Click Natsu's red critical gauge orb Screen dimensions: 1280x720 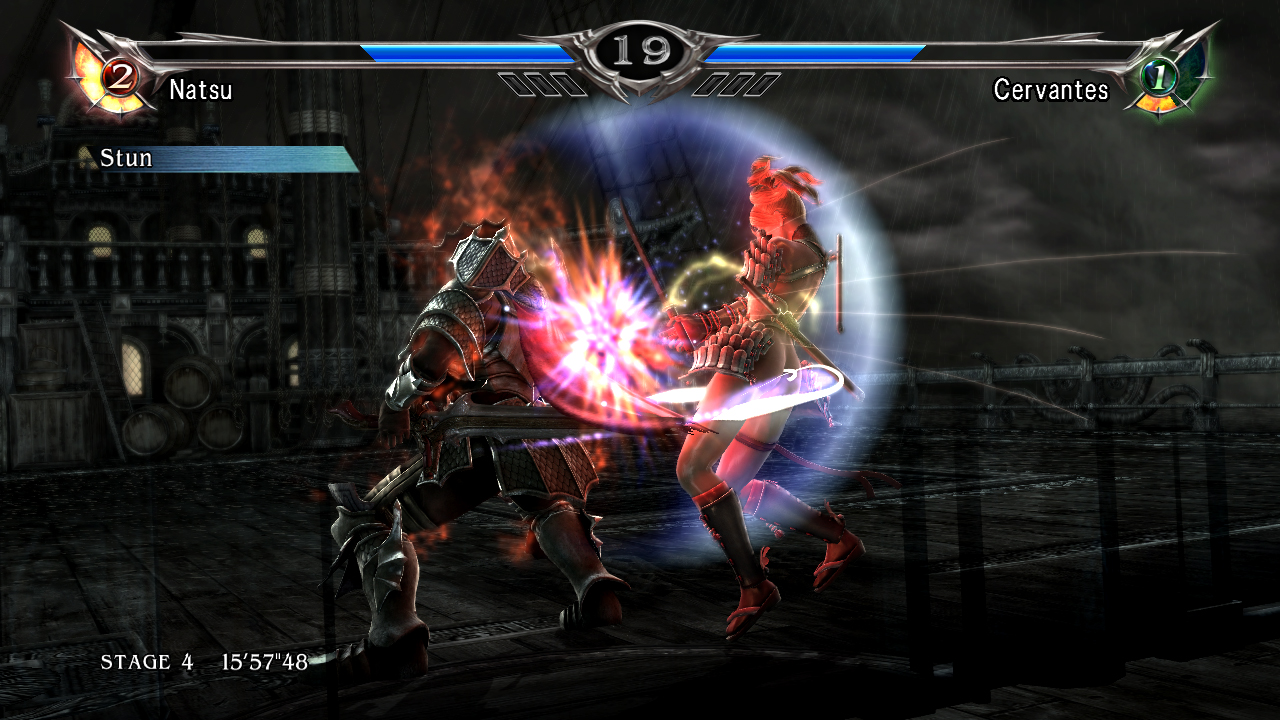119,76
